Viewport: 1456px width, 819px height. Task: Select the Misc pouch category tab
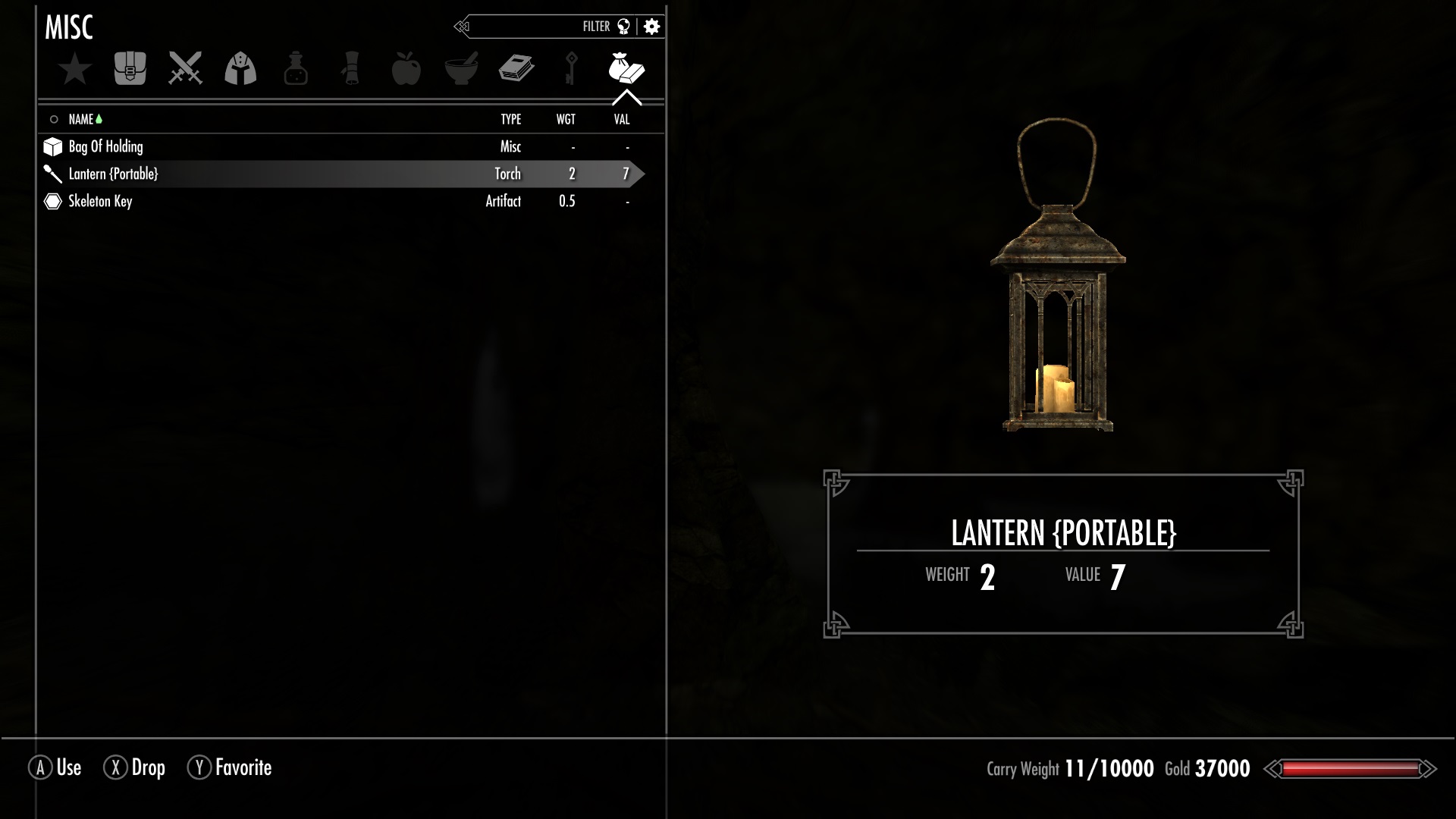626,69
